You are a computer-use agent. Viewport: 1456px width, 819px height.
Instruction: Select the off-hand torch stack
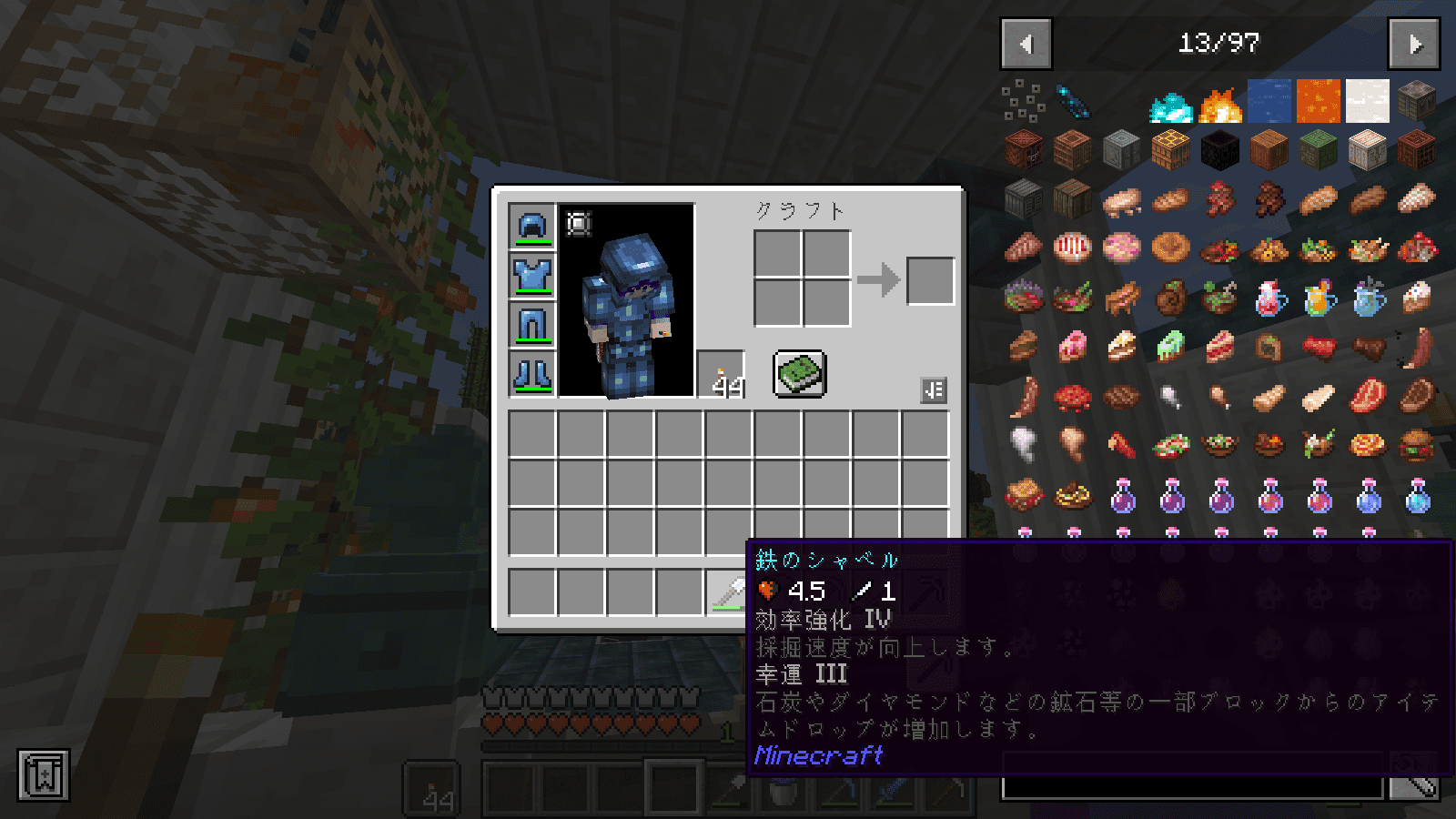(x=721, y=374)
